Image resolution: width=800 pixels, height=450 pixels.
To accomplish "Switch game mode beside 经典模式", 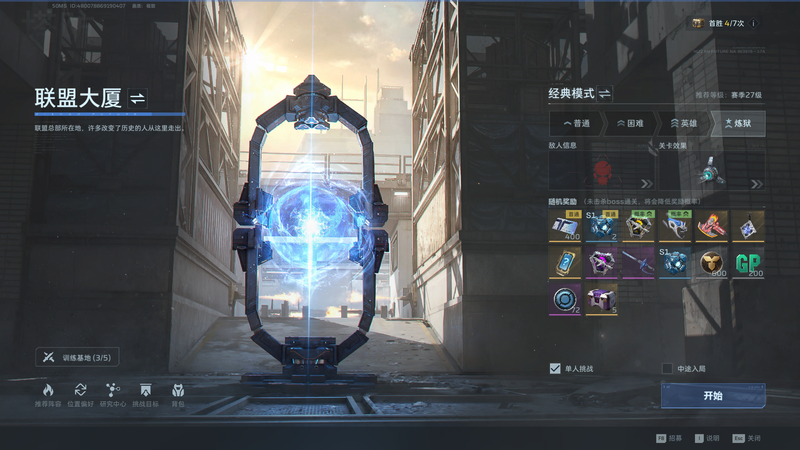I will (605, 94).
